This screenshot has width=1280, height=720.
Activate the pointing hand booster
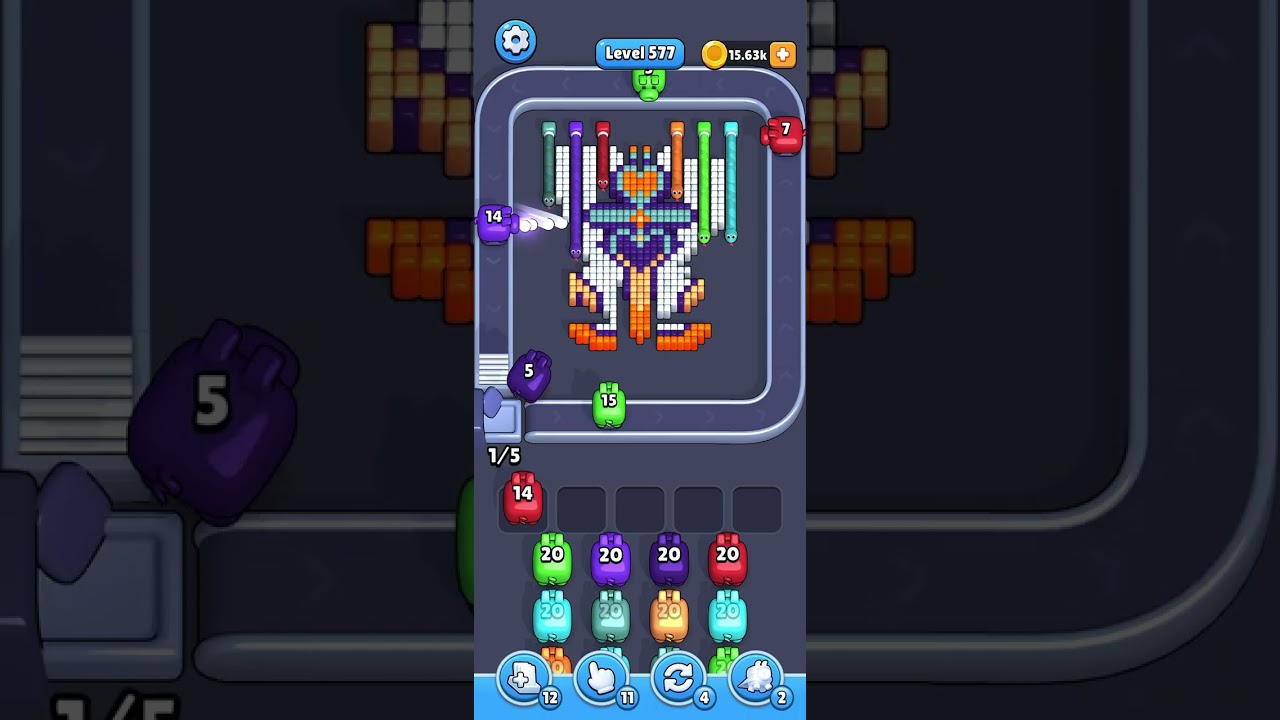pos(602,680)
